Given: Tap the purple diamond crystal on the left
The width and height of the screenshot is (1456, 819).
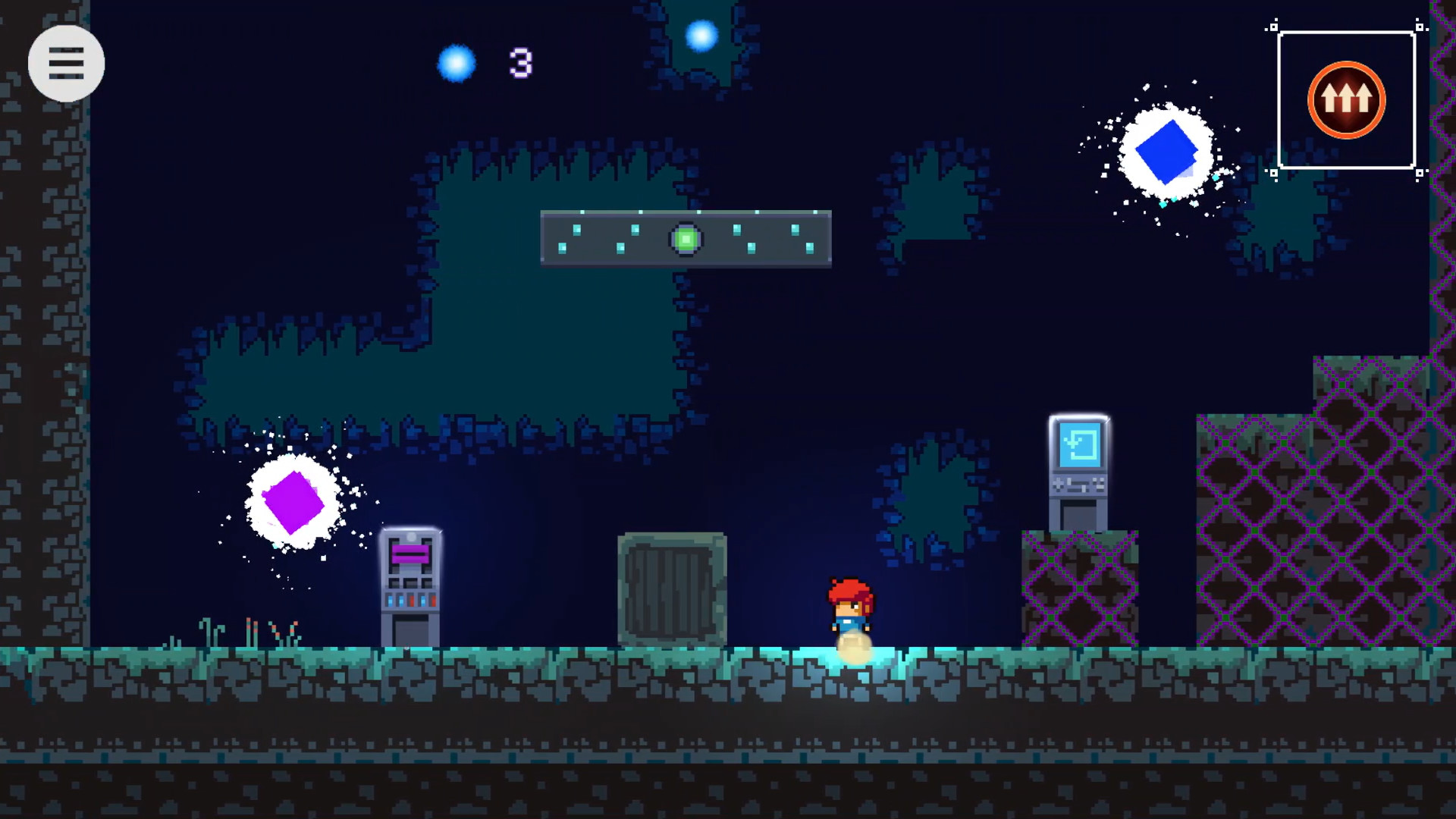Looking at the screenshot, I should point(291,500).
